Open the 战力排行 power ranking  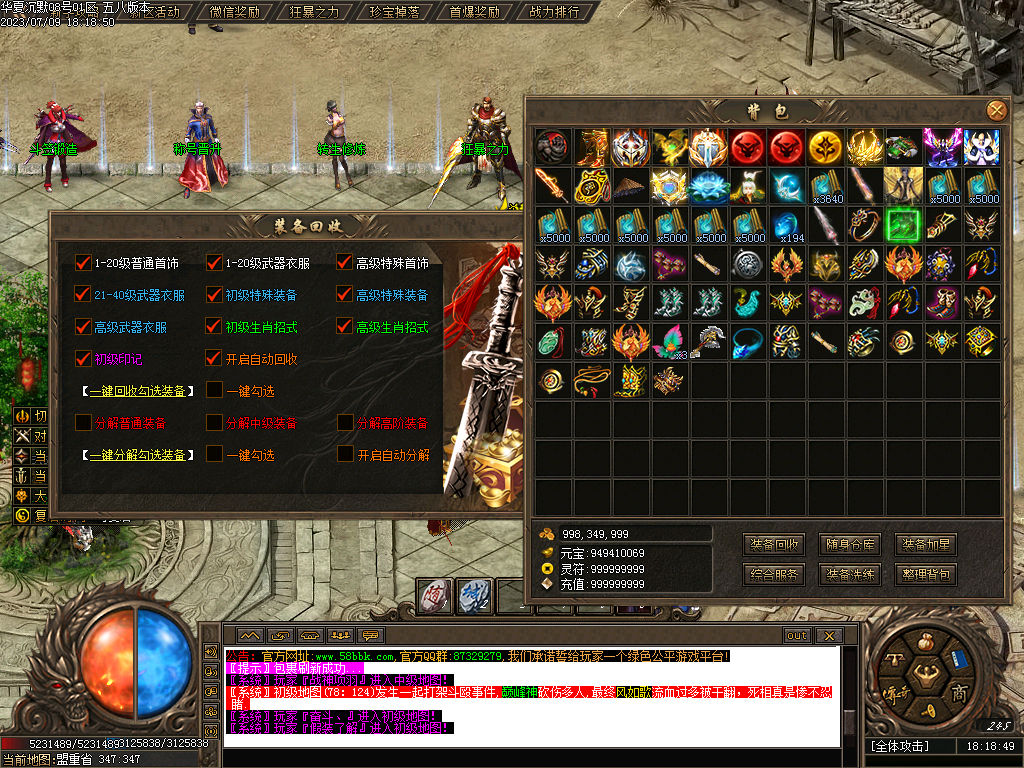tap(554, 12)
